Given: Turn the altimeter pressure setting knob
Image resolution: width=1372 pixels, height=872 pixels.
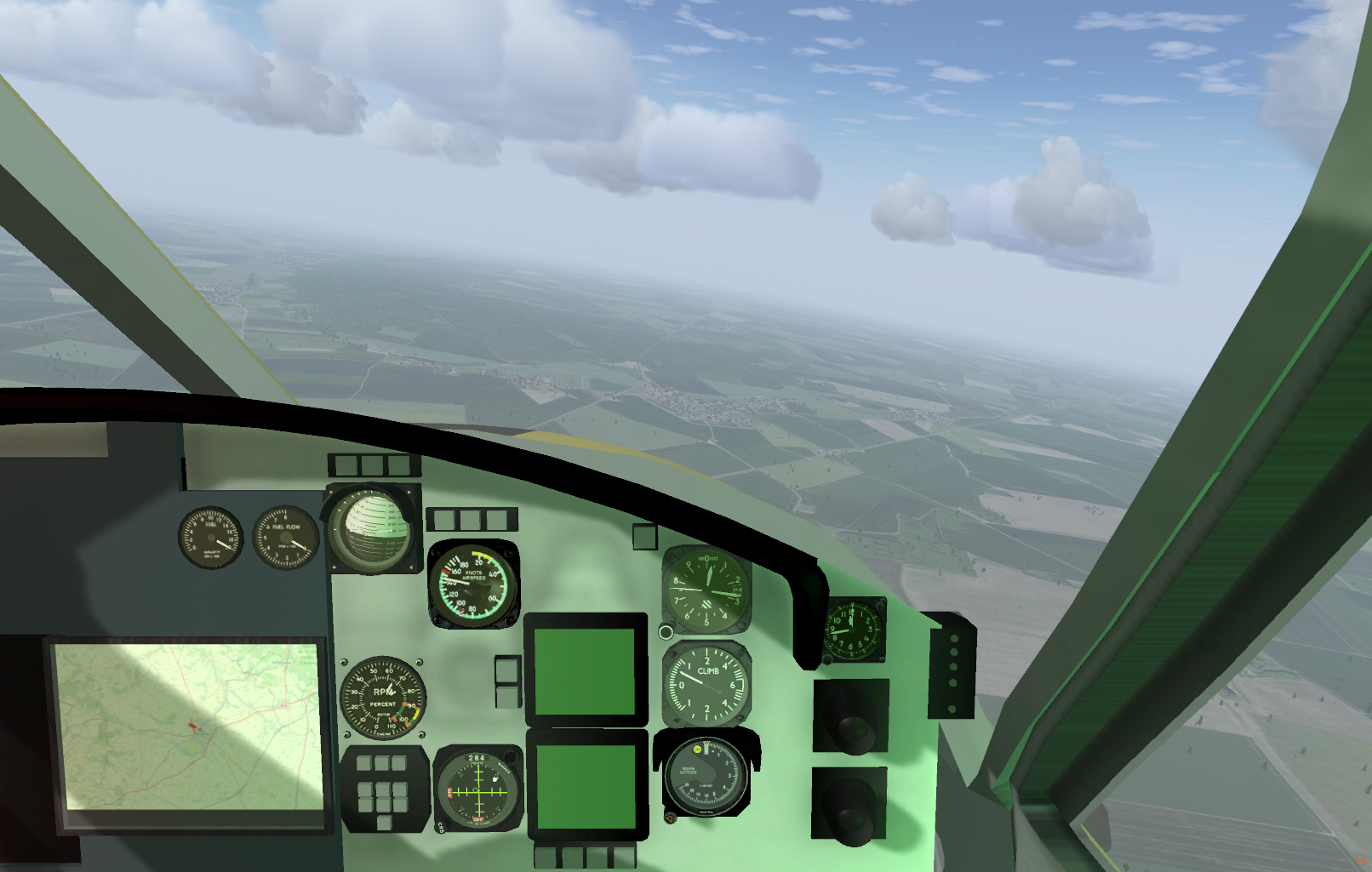Looking at the screenshot, I should (x=666, y=632).
